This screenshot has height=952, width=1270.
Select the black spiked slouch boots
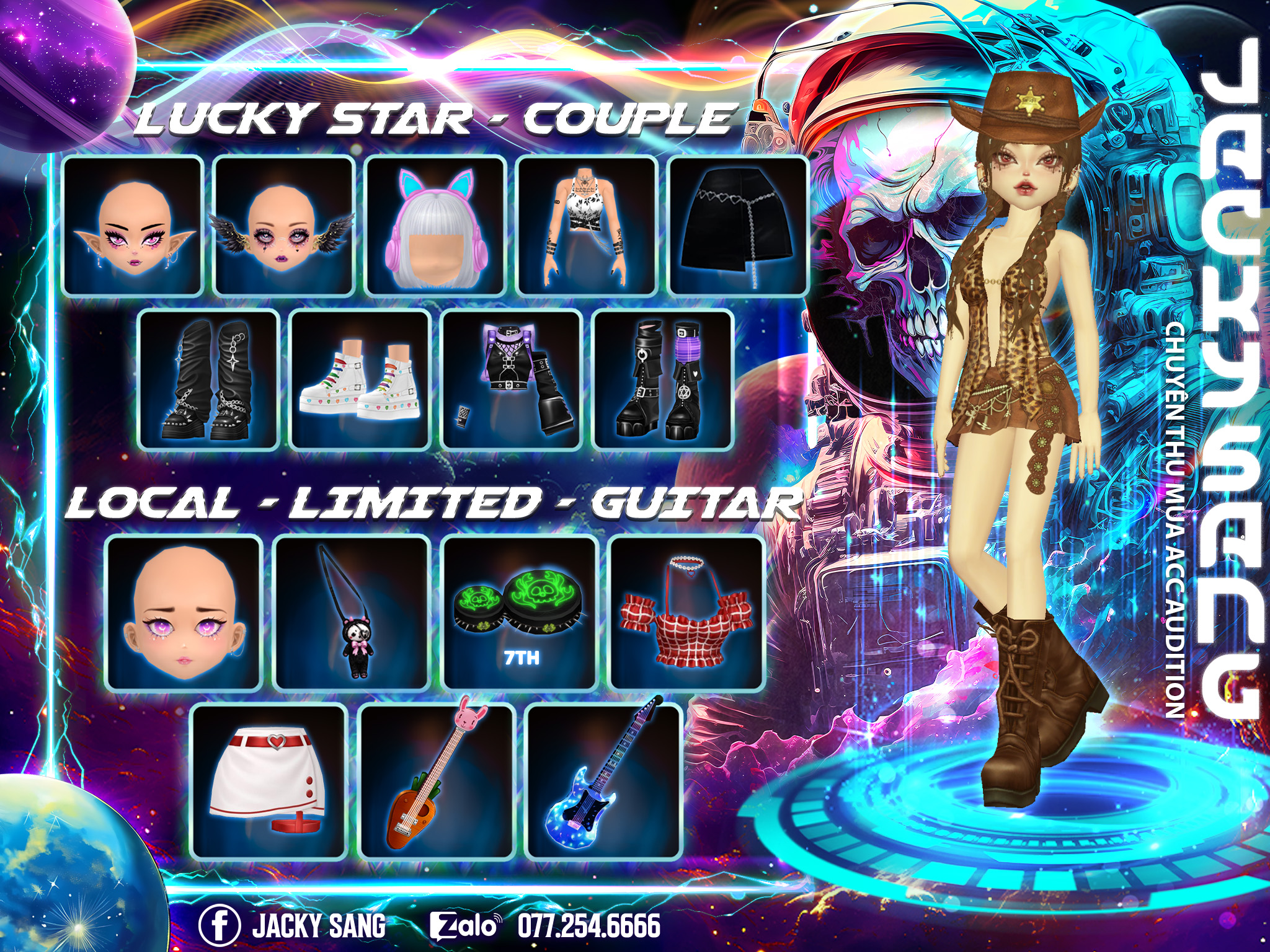pyautogui.click(x=208, y=379)
